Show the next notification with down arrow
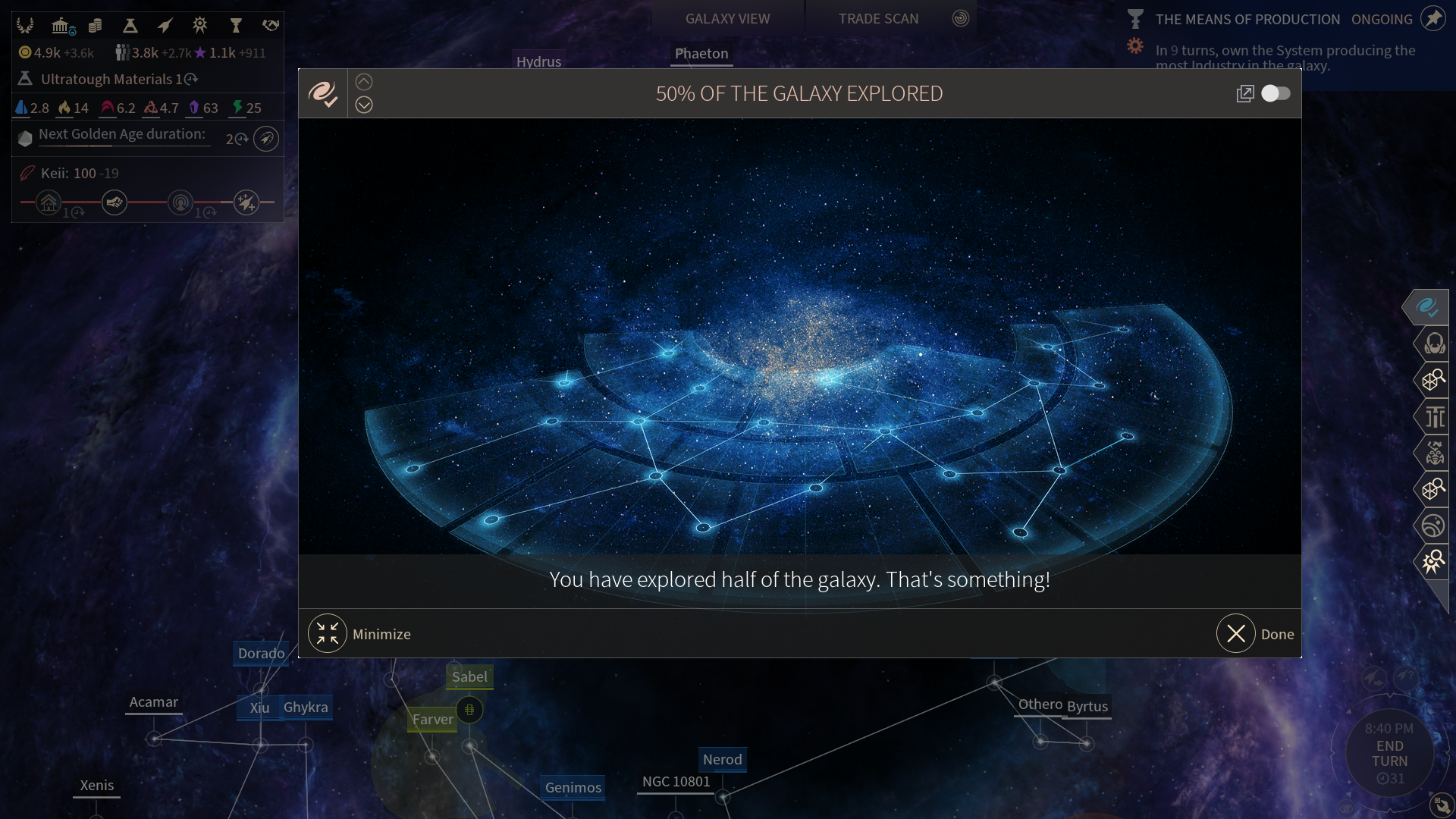The height and width of the screenshot is (819, 1456). point(364,105)
